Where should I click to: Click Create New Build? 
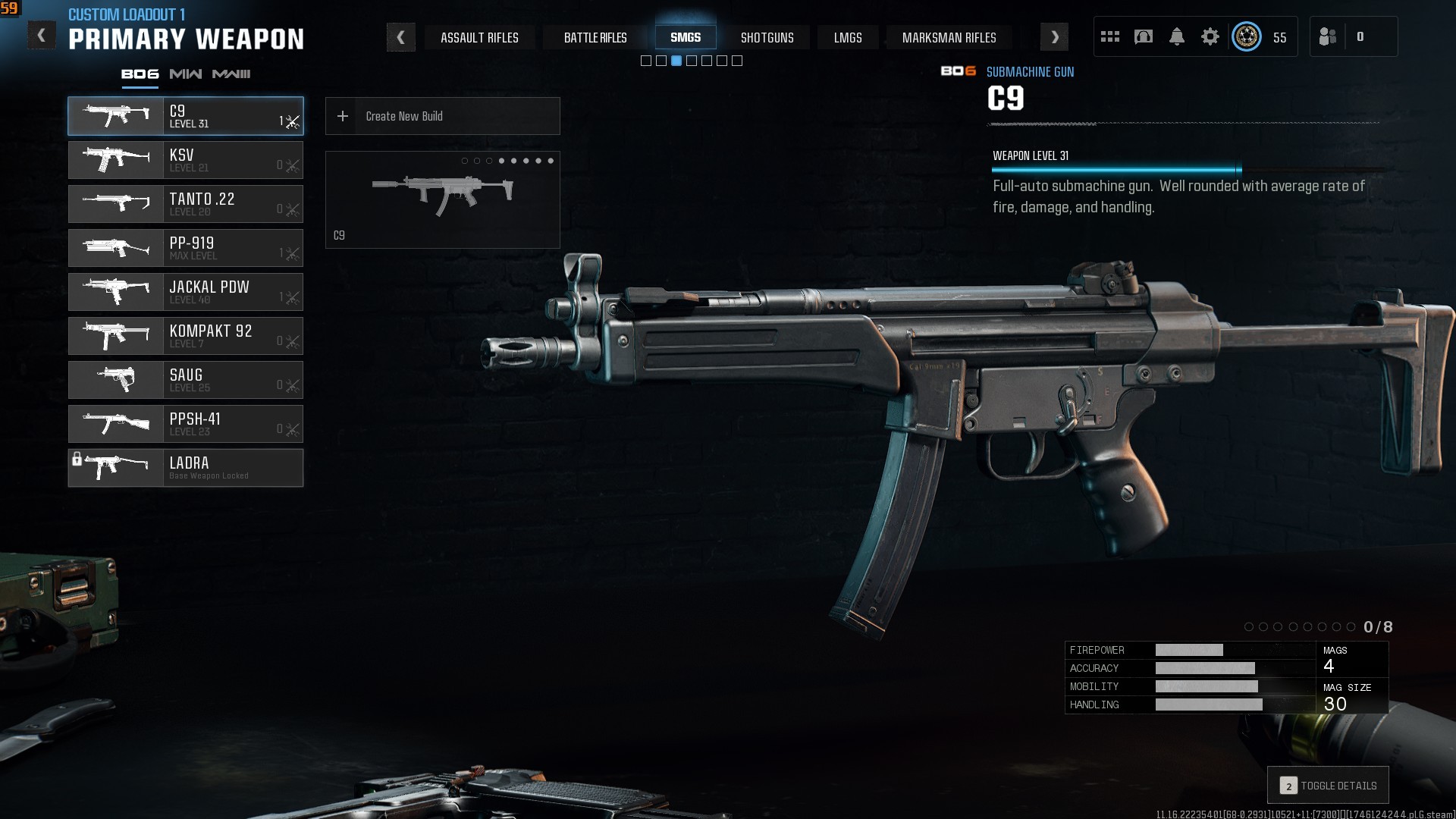pos(443,116)
